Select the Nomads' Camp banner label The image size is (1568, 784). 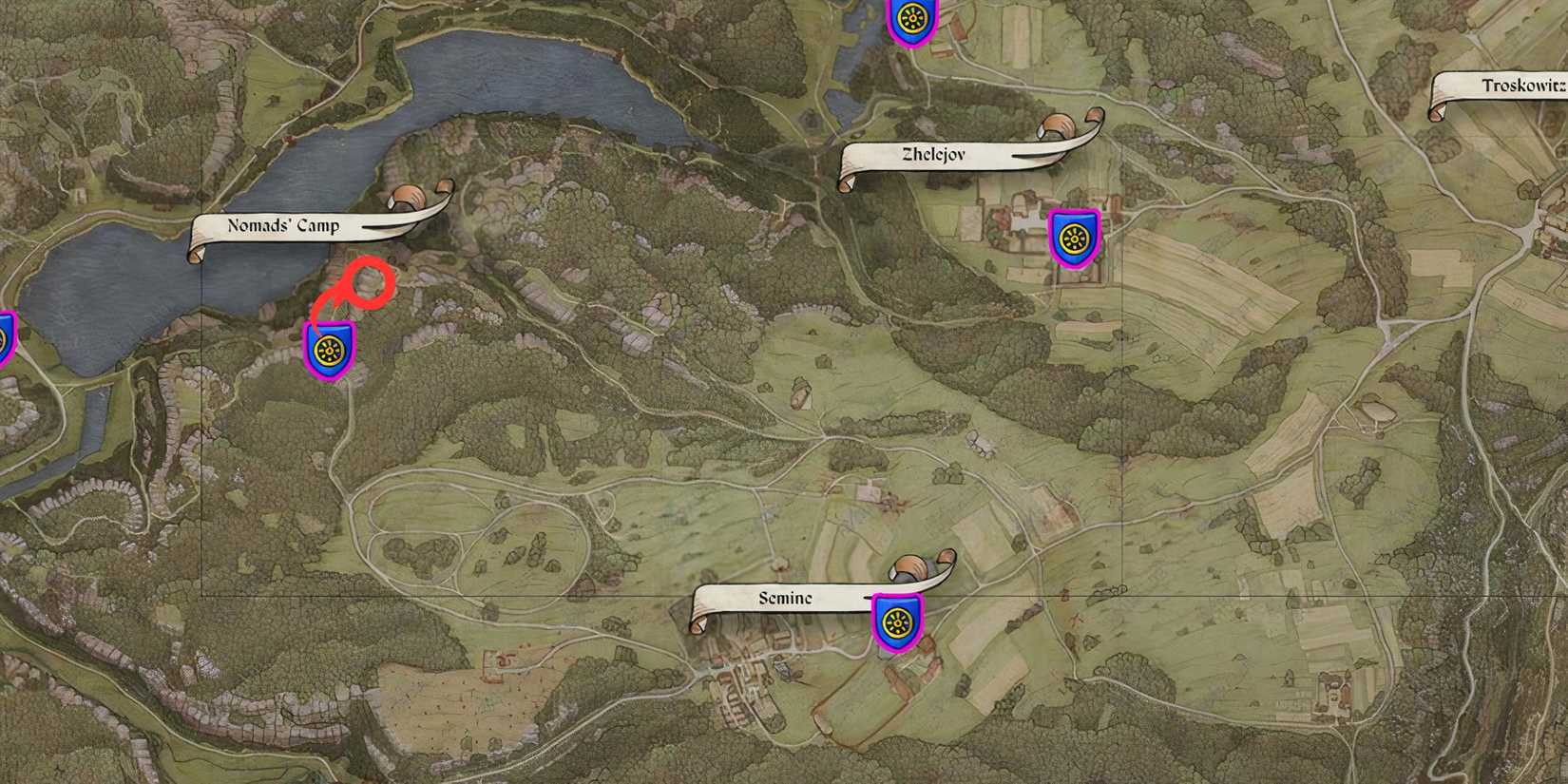(x=285, y=226)
